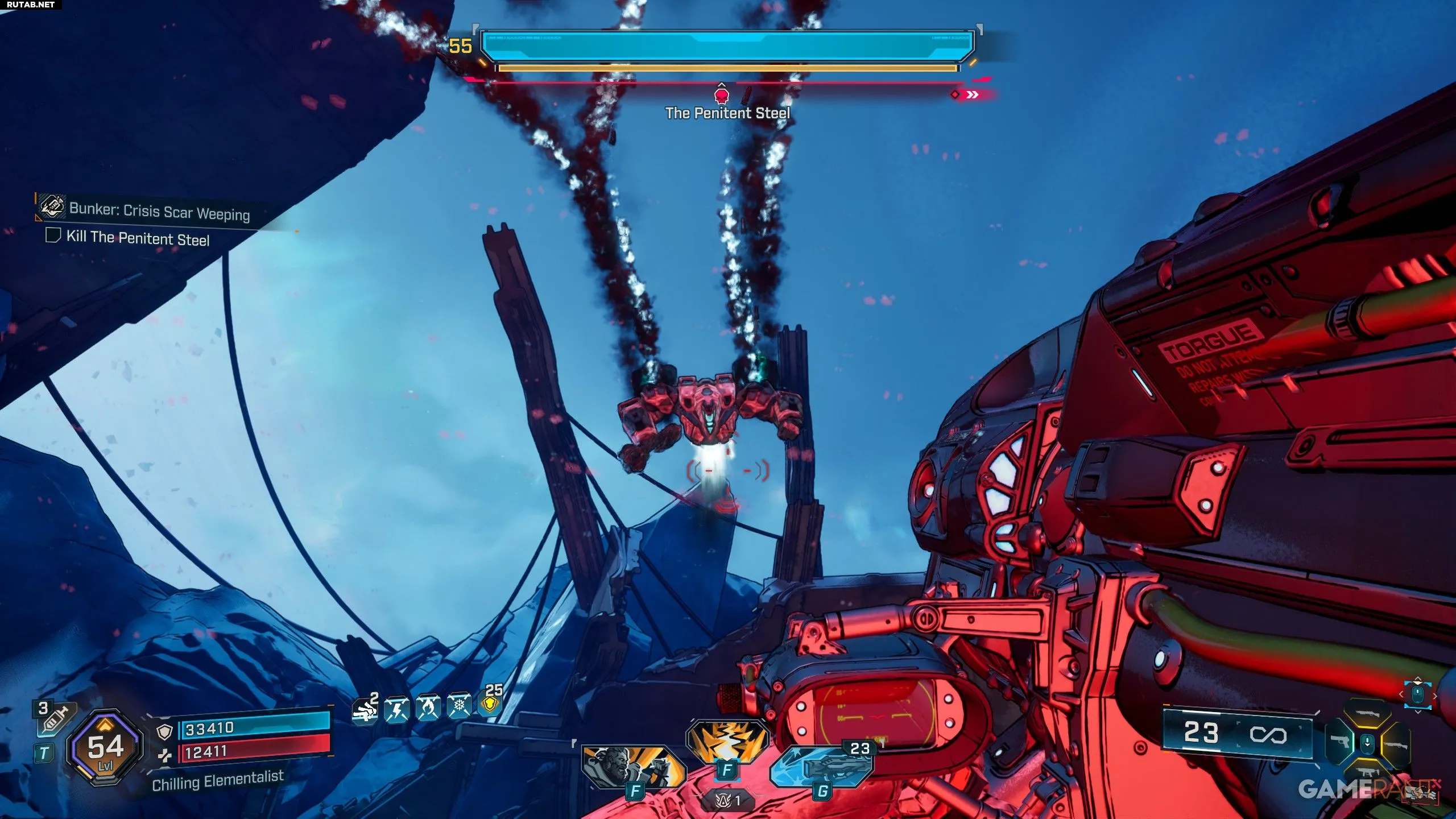Screen dimensions: 1456x819
Task: Select the flame status buff icon
Action: pos(428,708)
